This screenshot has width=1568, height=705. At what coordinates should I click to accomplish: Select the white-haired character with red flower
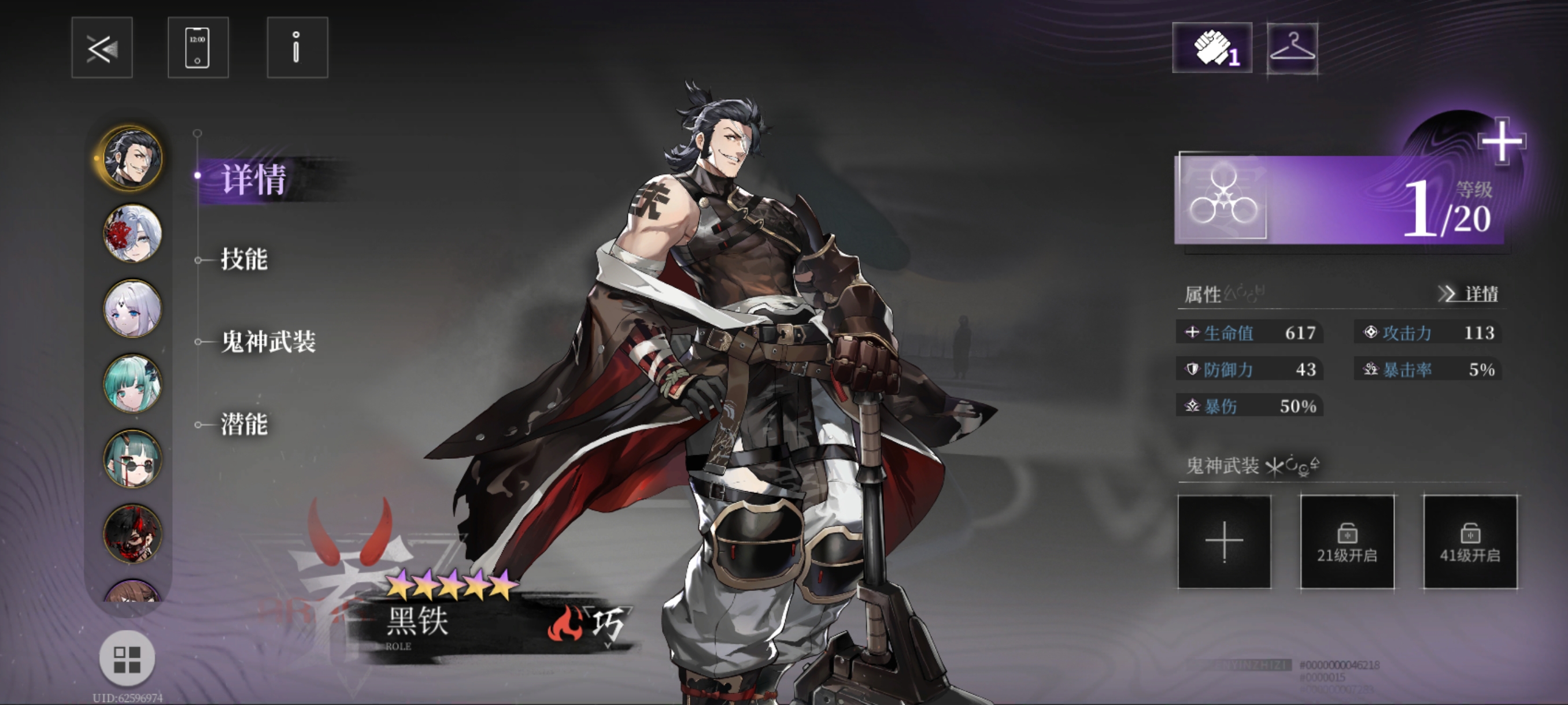click(132, 233)
